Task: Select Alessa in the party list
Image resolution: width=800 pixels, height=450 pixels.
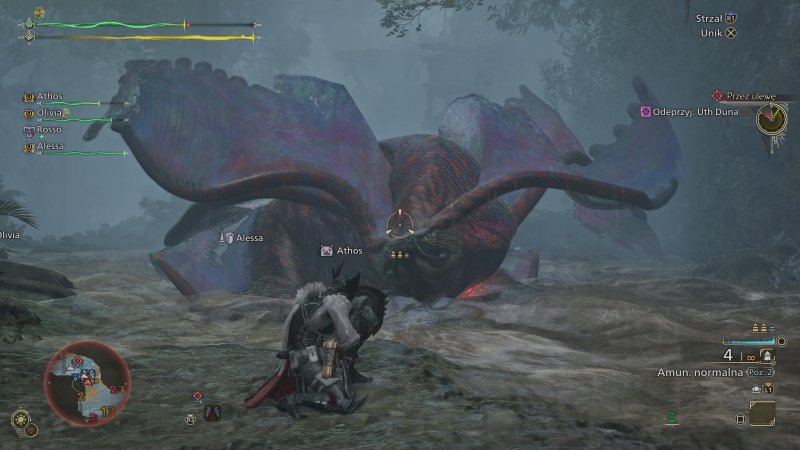Action: pos(48,146)
